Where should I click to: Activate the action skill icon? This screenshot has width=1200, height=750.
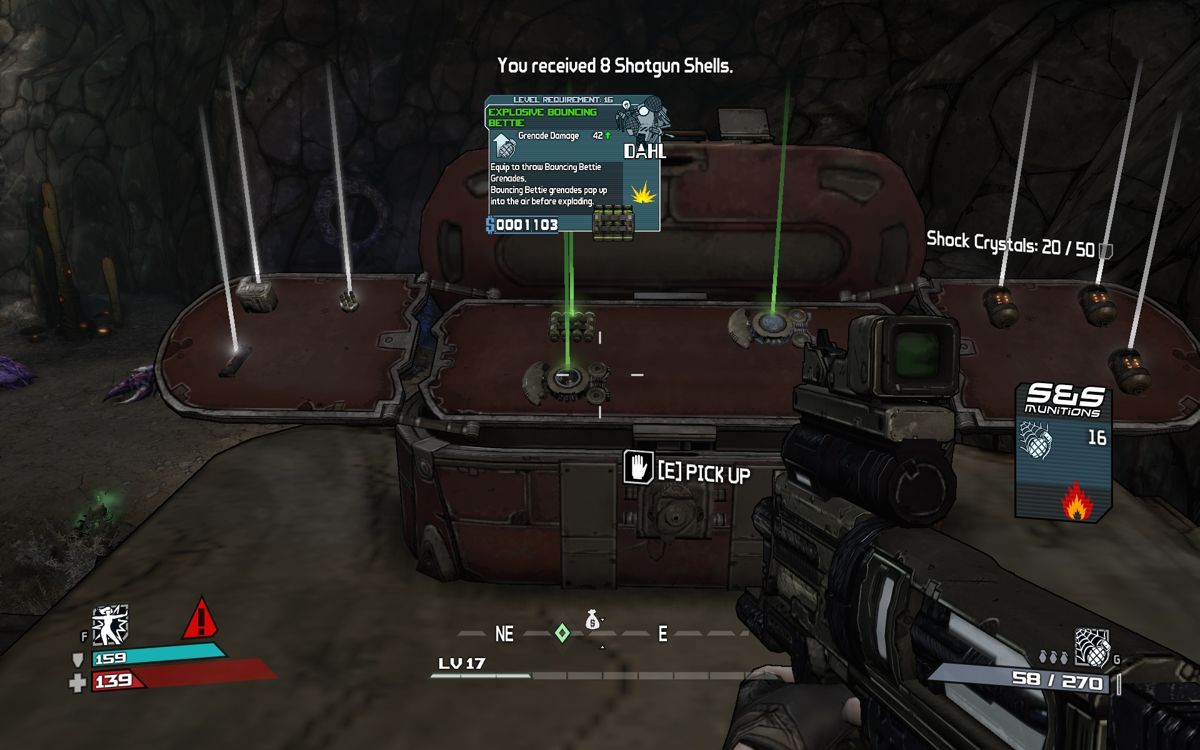110,625
